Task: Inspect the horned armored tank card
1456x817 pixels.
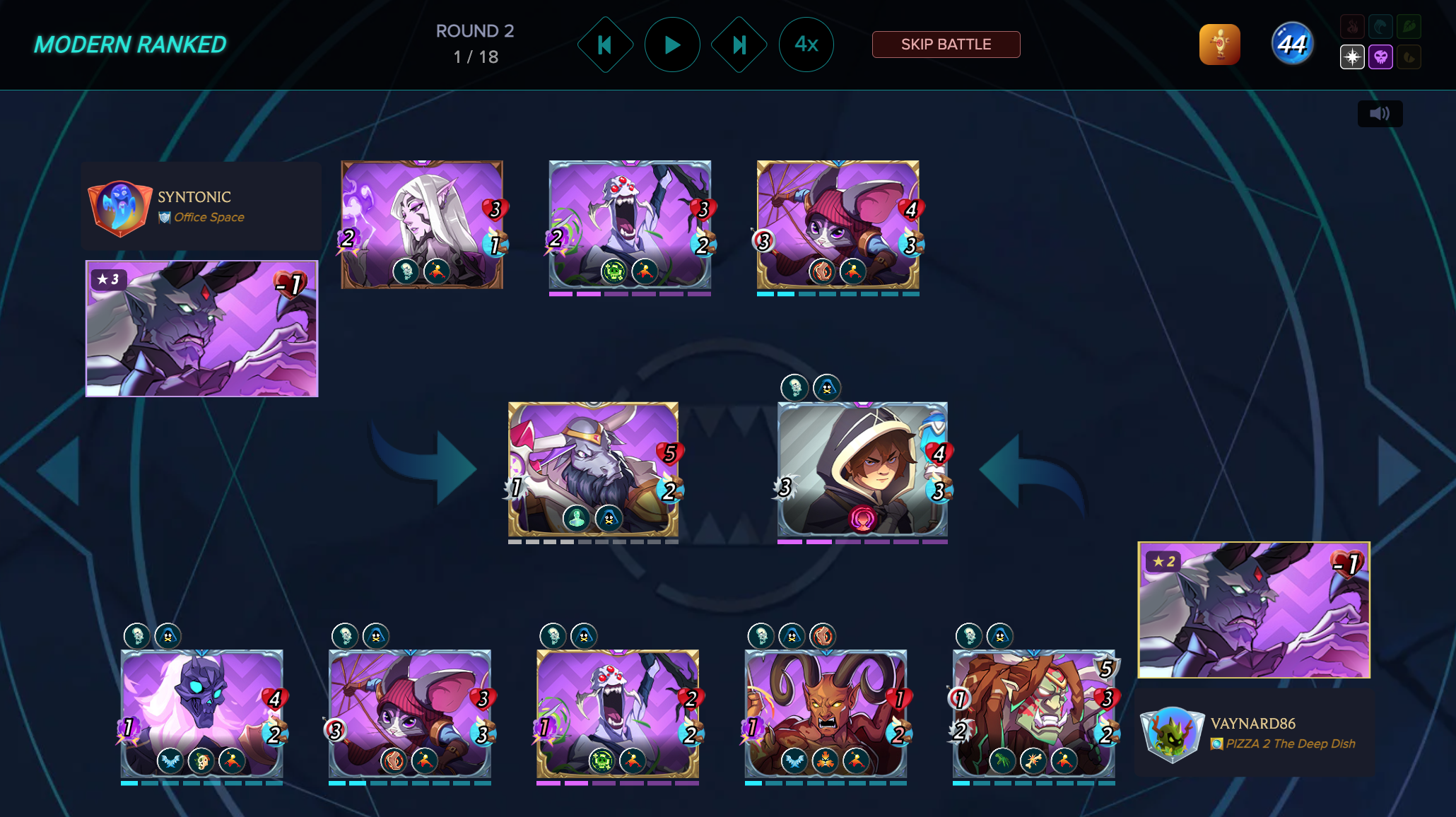Action: pyautogui.click(x=593, y=470)
